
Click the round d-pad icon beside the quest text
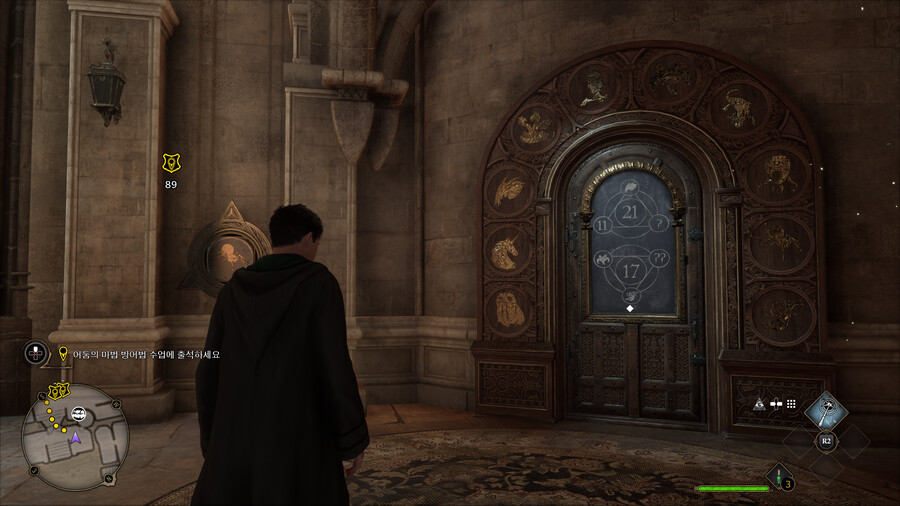(36, 353)
